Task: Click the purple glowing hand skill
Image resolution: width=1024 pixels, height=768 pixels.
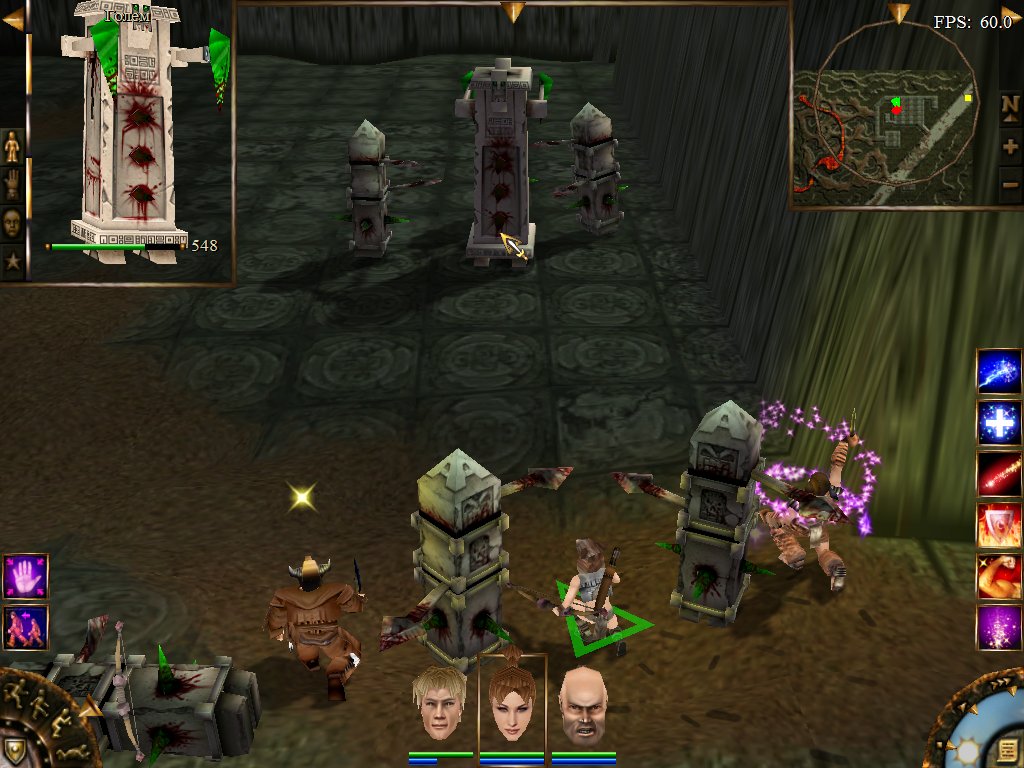Action: tap(25, 578)
